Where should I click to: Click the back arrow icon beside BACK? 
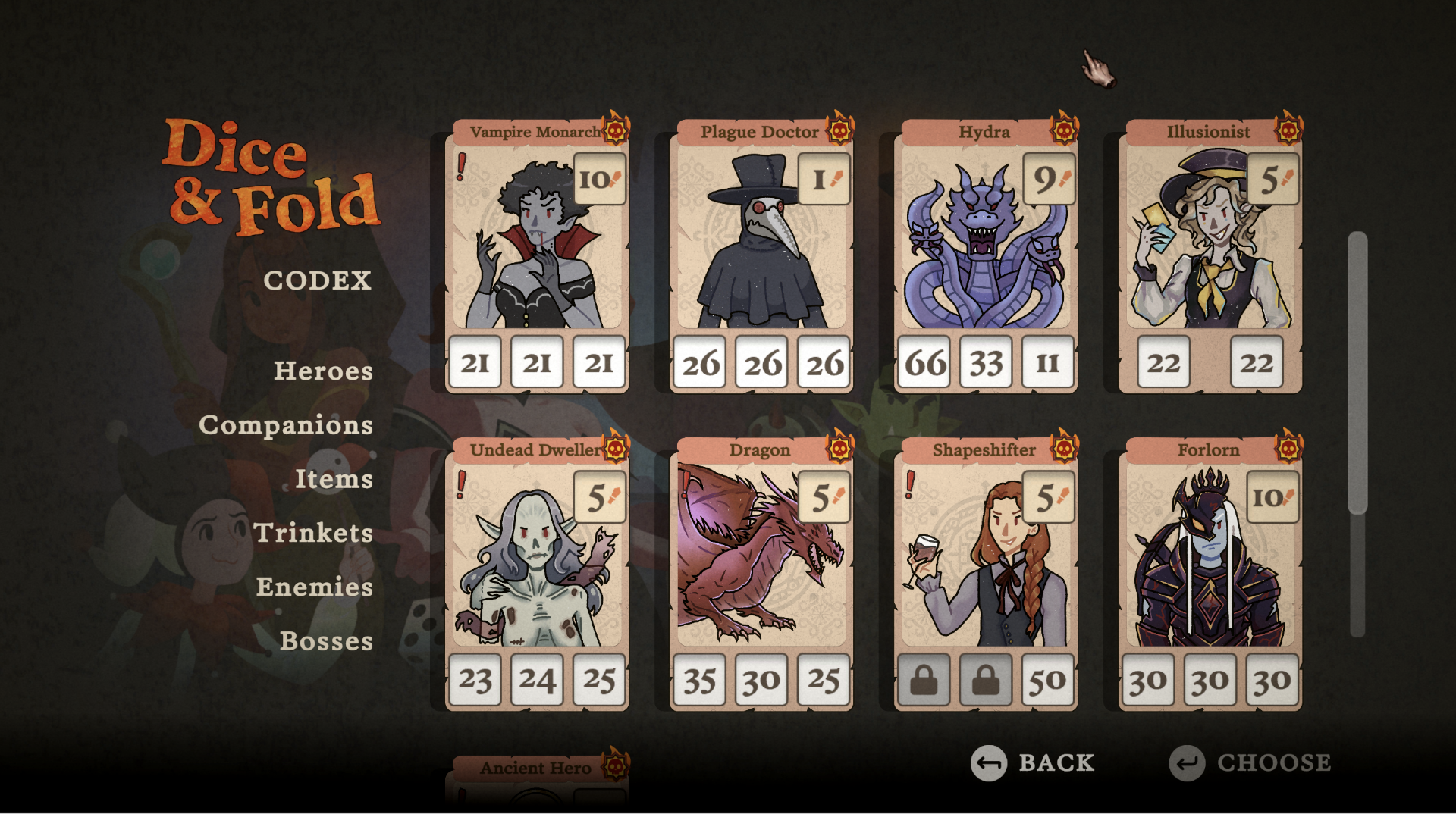[x=988, y=764]
